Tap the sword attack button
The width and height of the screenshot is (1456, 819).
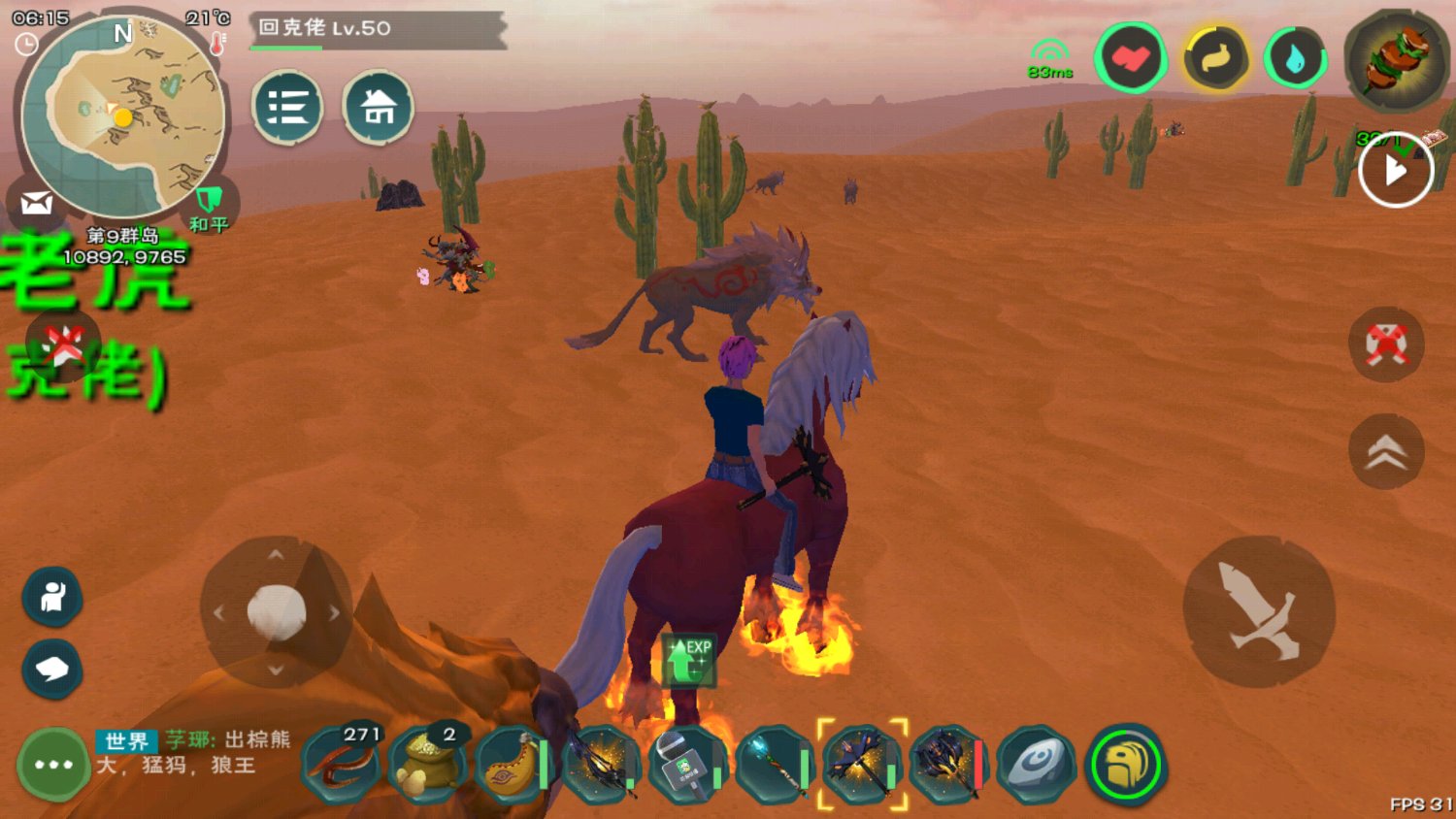[1259, 611]
